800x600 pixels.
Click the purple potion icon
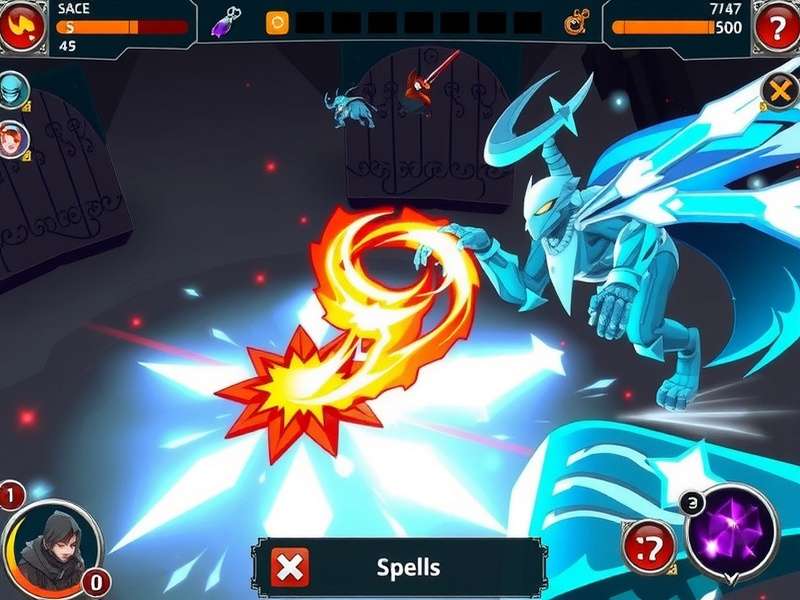pyautogui.click(x=230, y=21)
